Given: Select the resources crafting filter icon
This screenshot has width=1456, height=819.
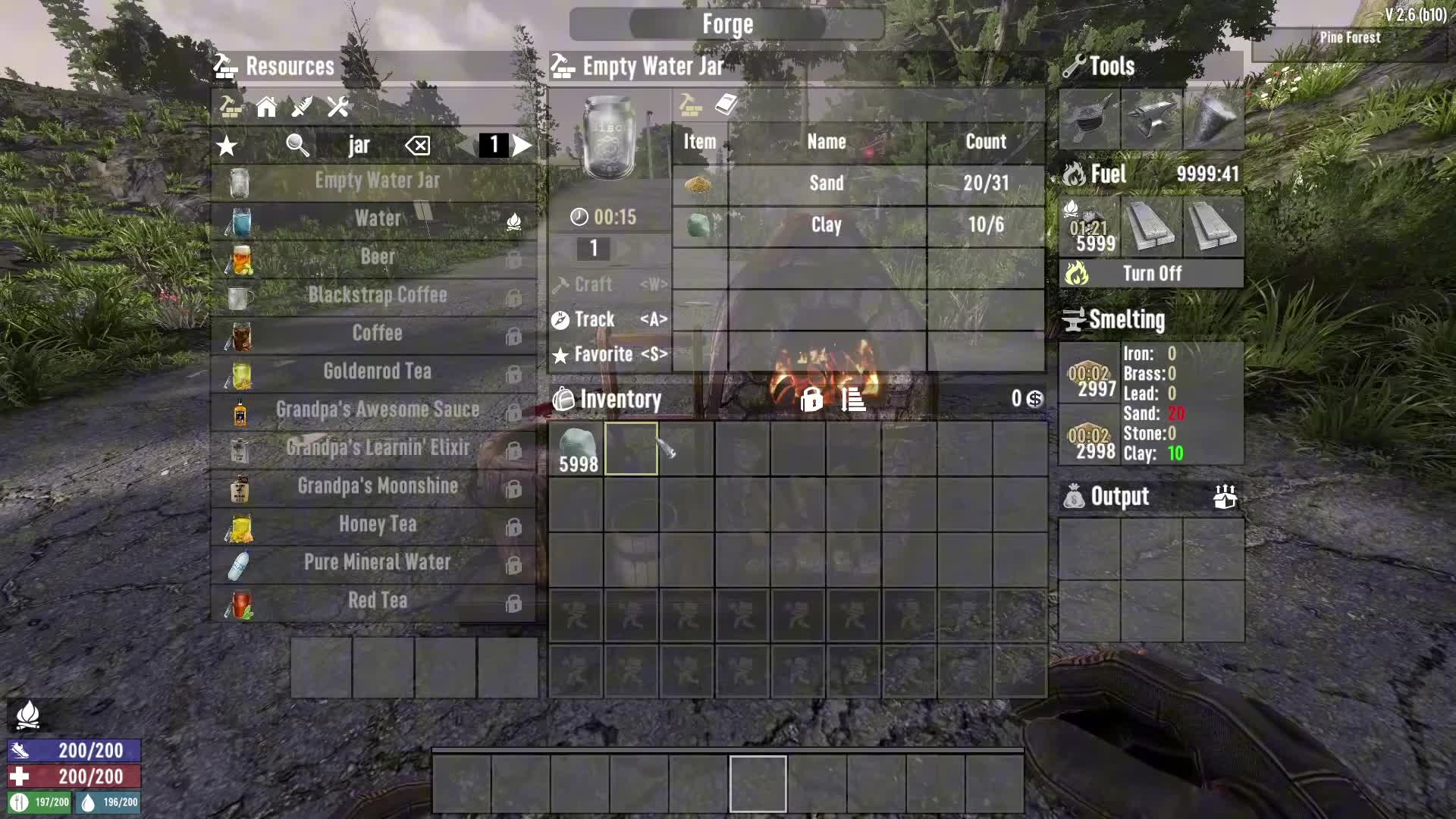Looking at the screenshot, I should click(x=230, y=108).
